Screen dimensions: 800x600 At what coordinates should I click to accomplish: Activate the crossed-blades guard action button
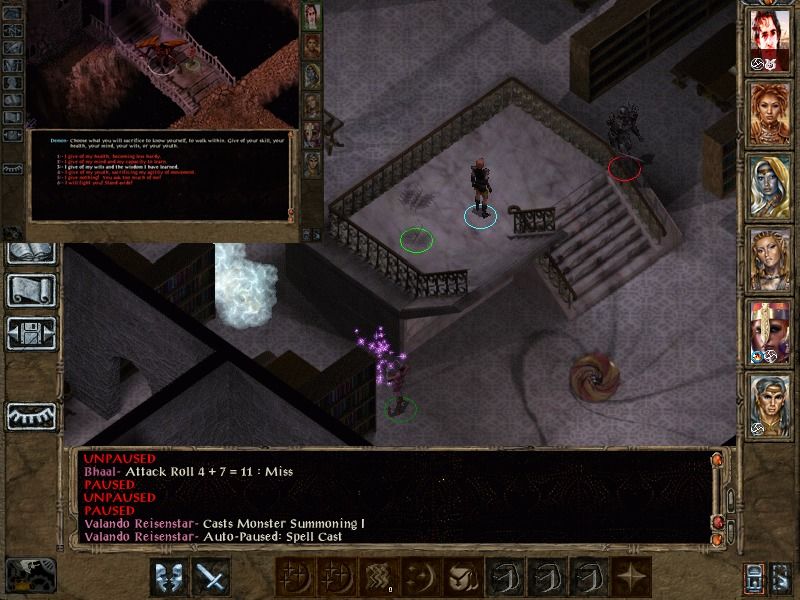pos(168,577)
